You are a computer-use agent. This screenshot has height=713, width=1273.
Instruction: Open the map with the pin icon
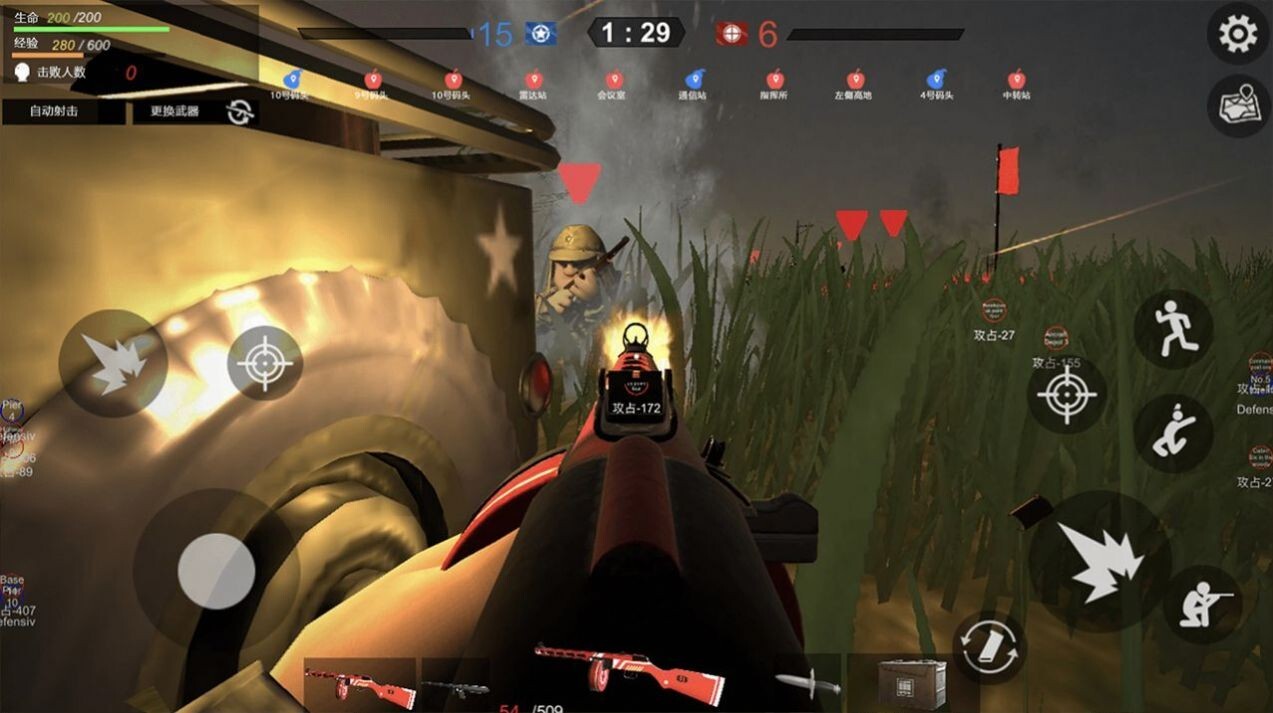pyautogui.click(x=1238, y=106)
